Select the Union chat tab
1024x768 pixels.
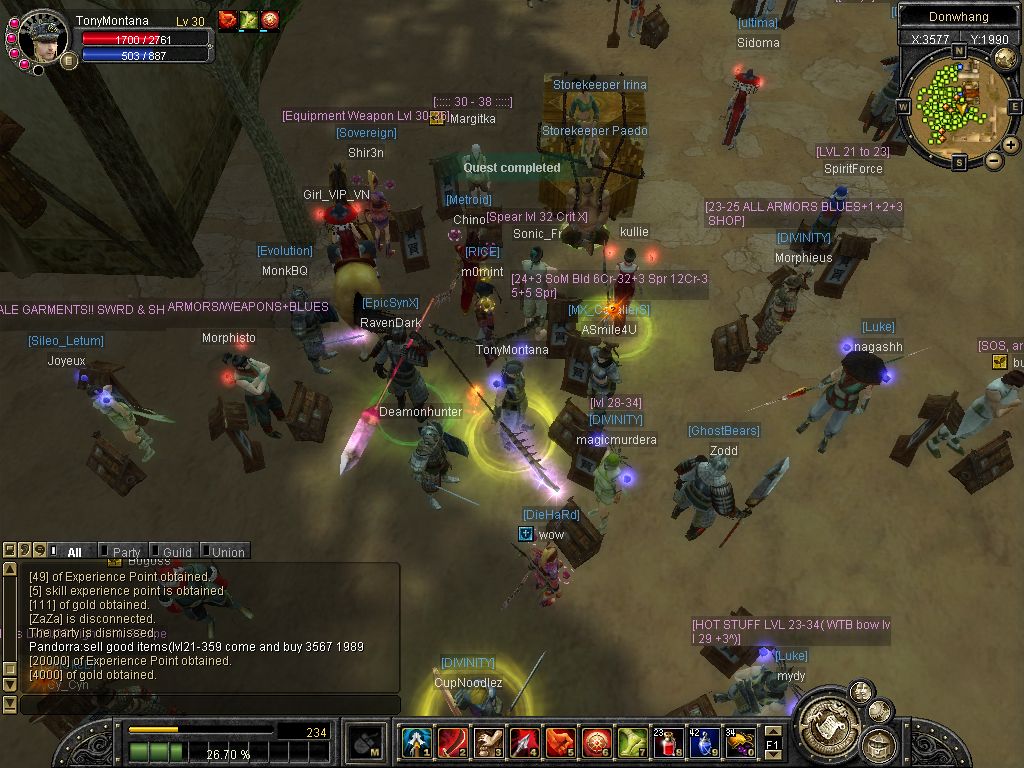tap(228, 552)
